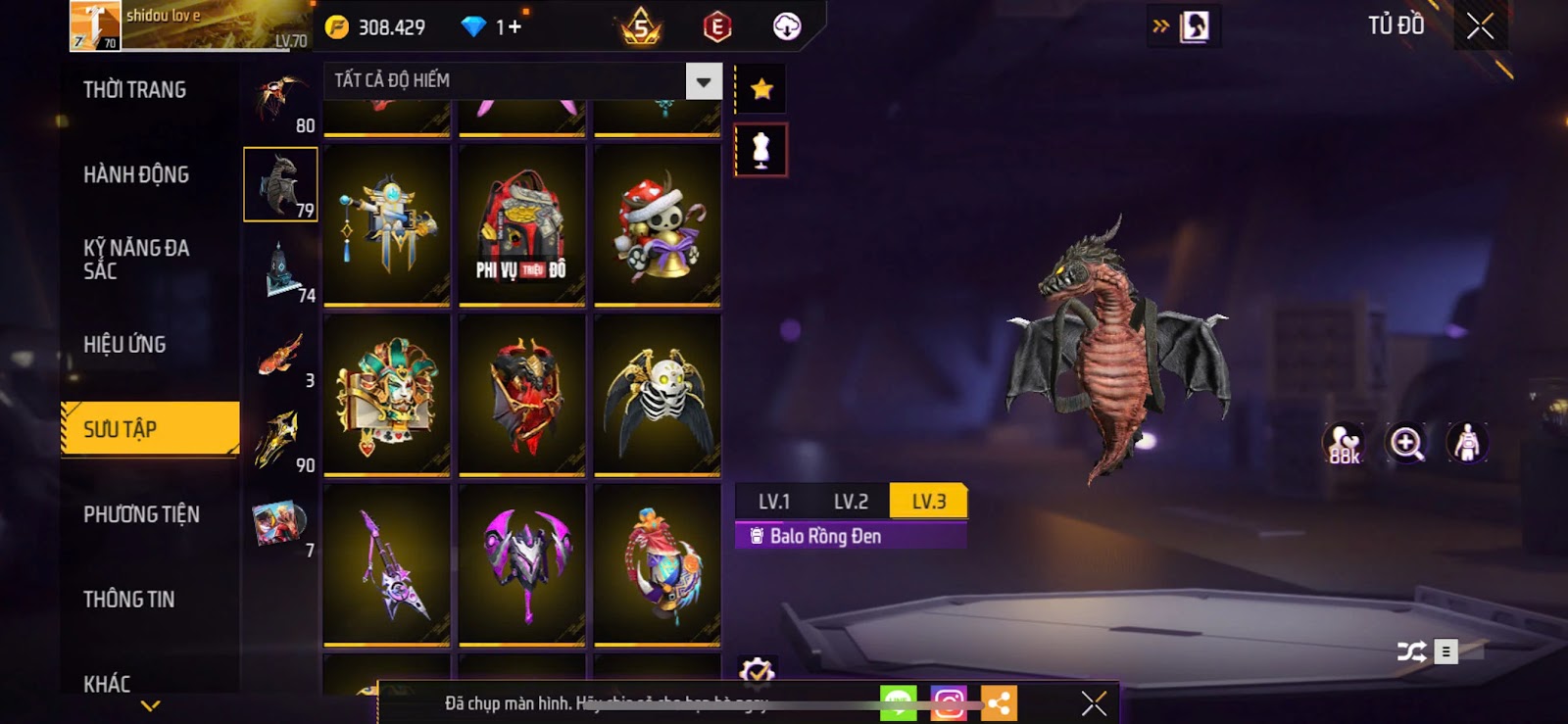Select the Kỹ Năng Đa Sắc tab
This screenshot has height=724, width=1568.
click(136, 259)
